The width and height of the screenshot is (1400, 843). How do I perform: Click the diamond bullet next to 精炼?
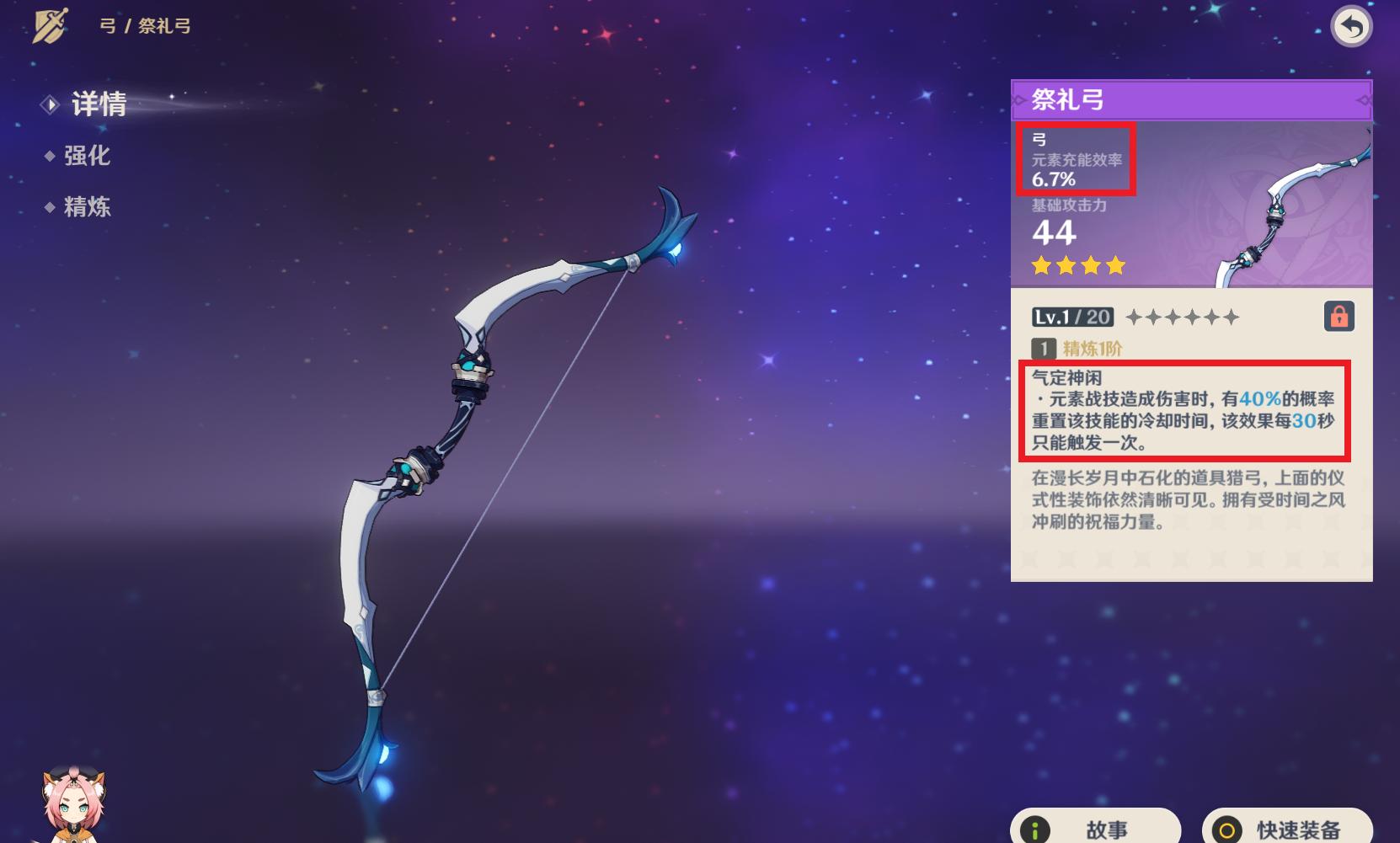tap(50, 207)
